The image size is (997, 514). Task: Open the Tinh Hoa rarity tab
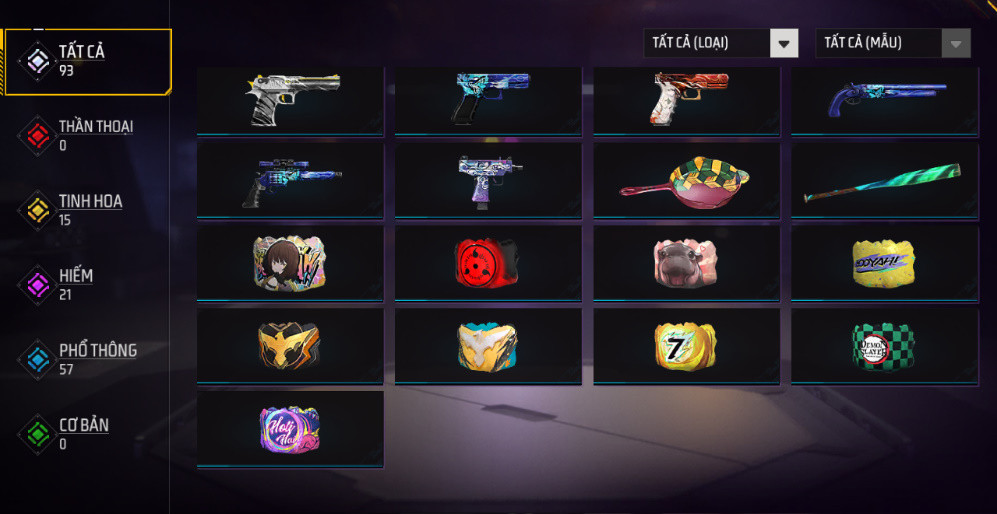[x=88, y=210]
